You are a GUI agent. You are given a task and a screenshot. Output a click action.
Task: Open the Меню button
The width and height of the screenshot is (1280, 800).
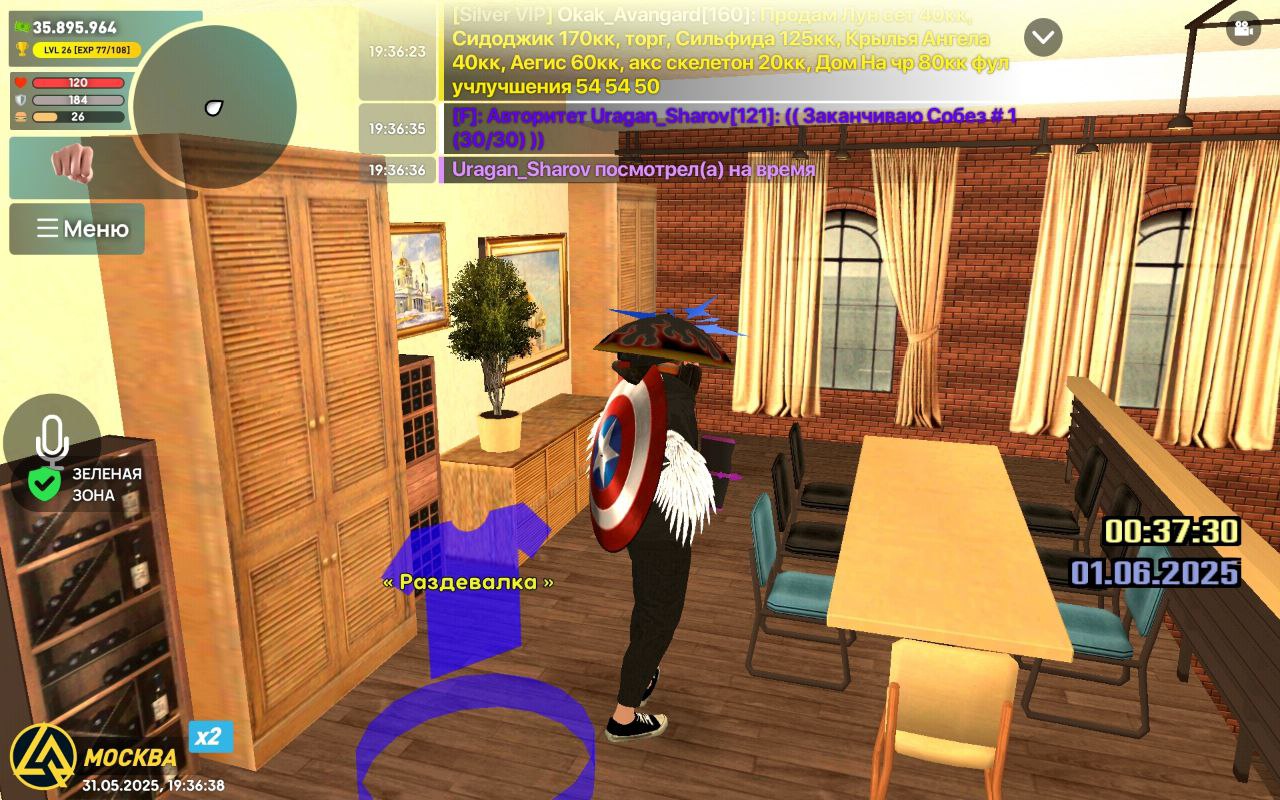tap(77, 229)
